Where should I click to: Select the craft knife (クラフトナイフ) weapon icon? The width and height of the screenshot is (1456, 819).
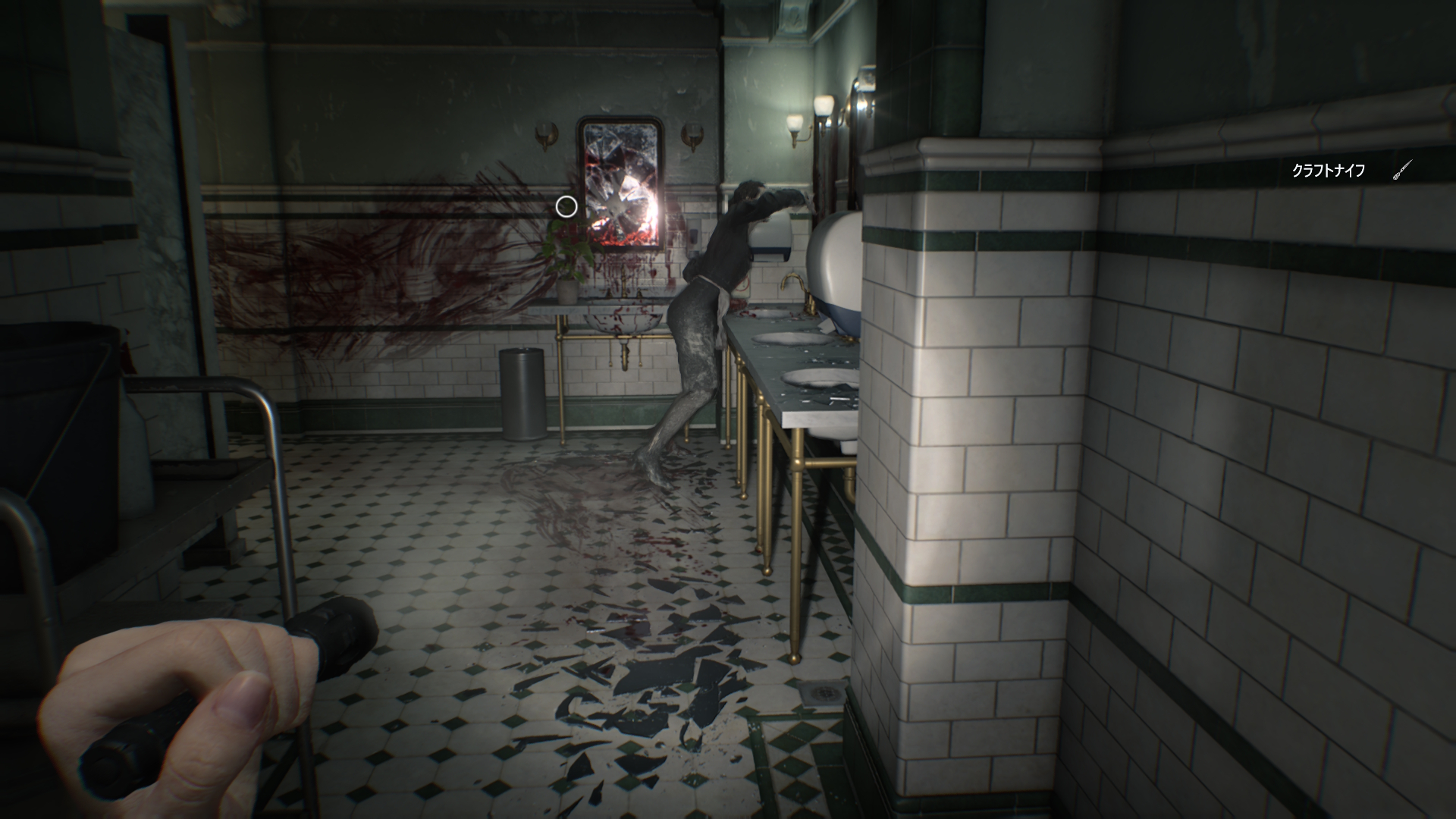pyautogui.click(x=1401, y=171)
